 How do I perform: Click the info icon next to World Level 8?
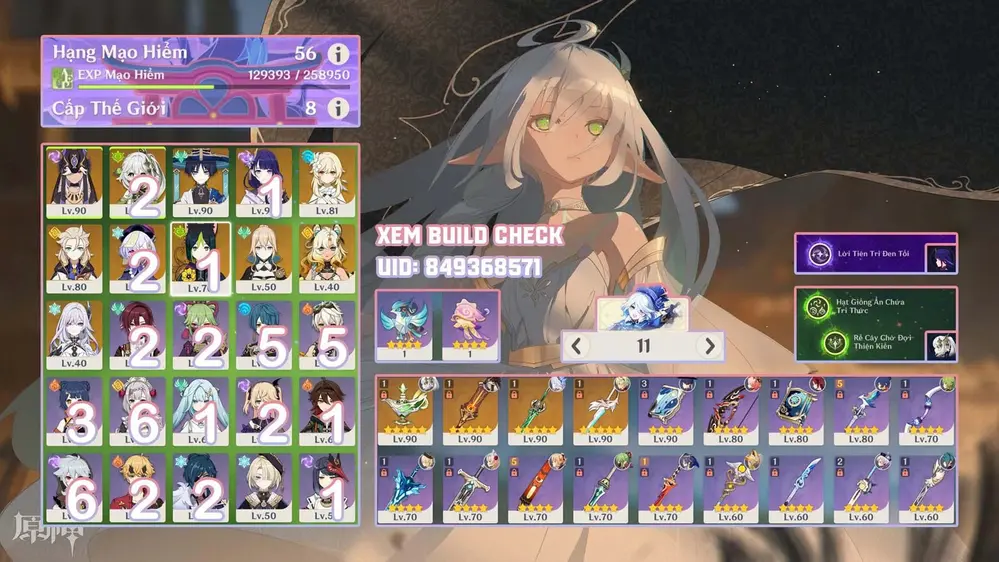click(x=339, y=107)
